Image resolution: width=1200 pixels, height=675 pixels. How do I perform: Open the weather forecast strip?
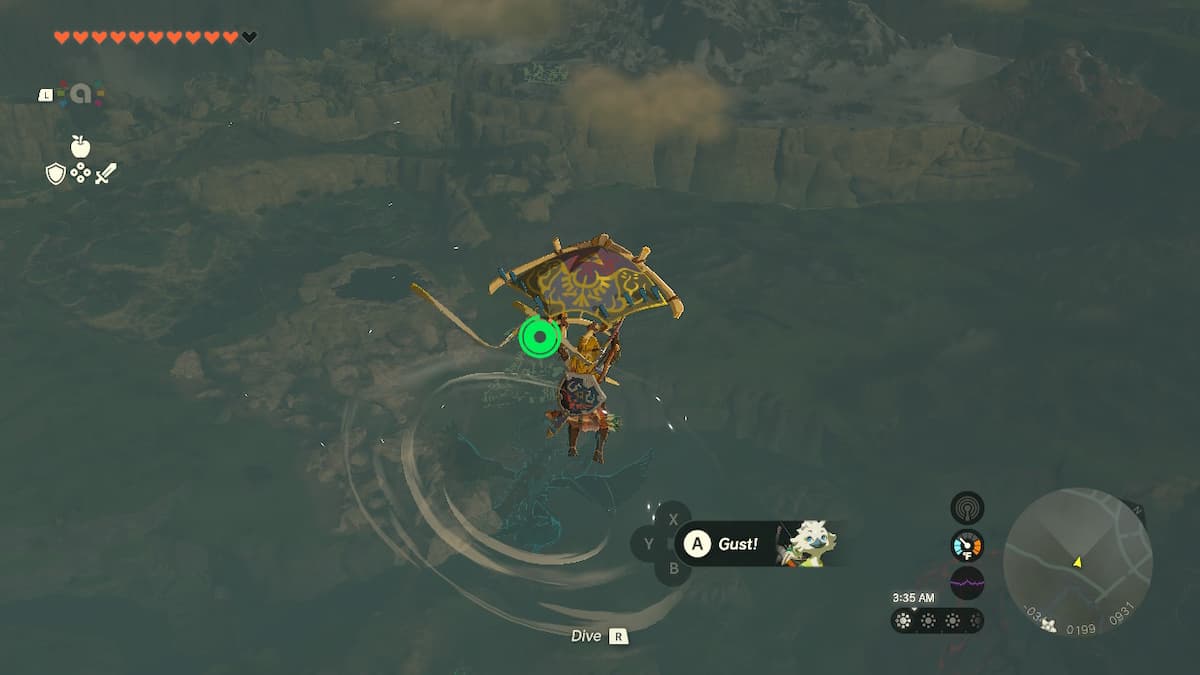click(936, 621)
